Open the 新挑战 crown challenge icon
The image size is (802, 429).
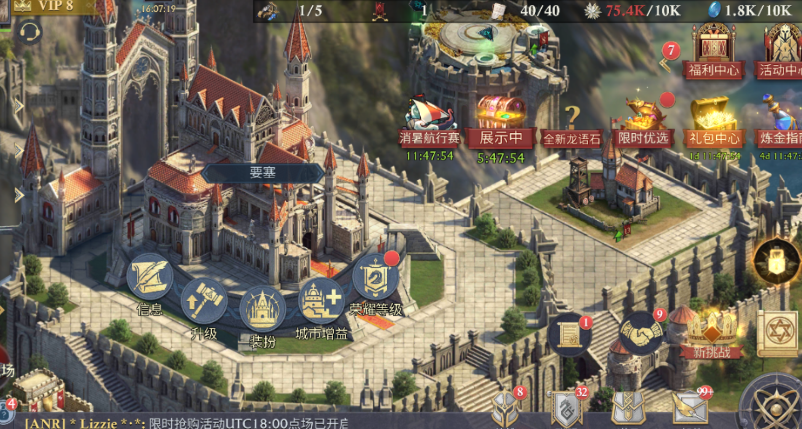[711, 330]
